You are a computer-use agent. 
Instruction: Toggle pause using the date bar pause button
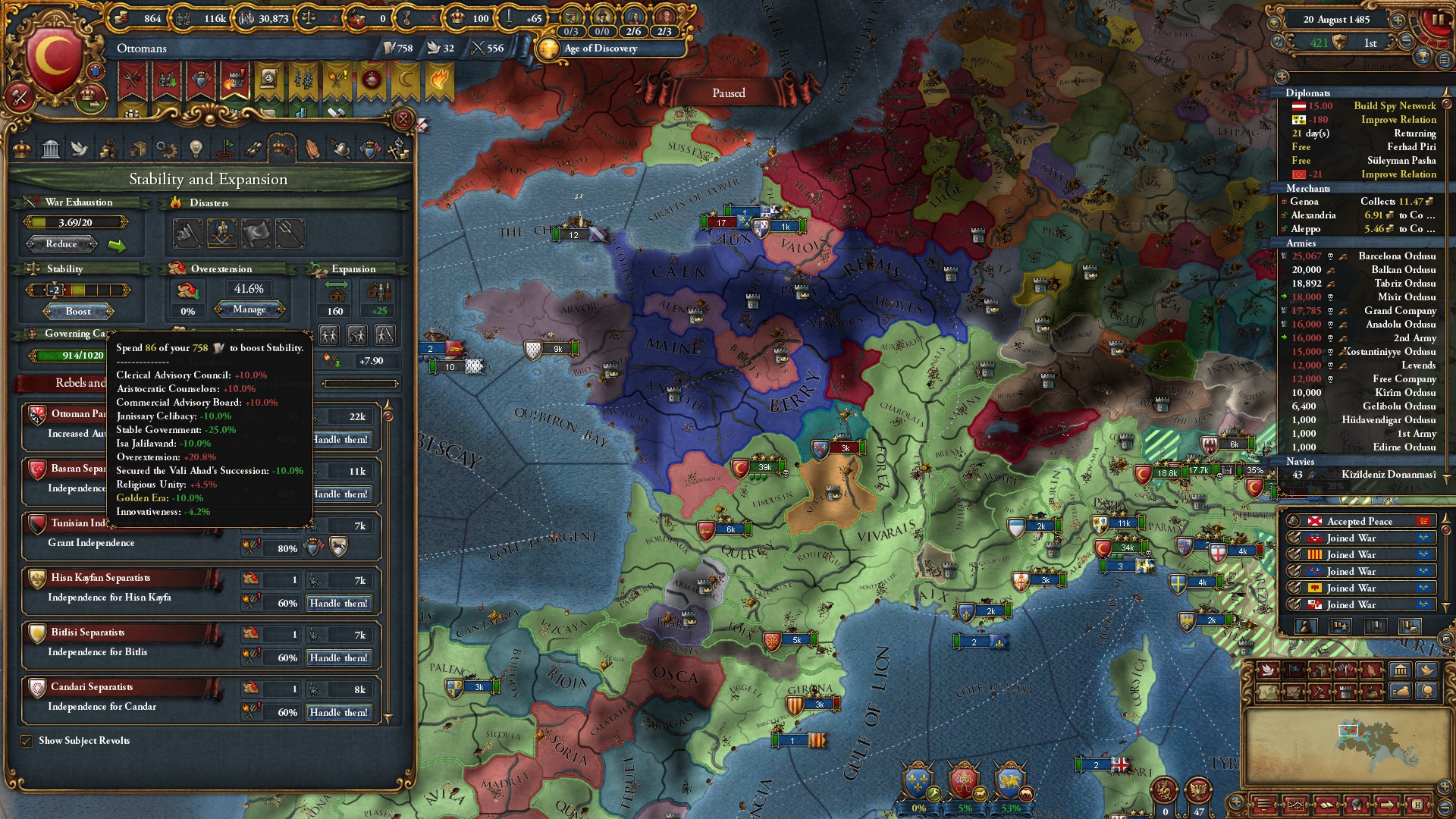coord(1436,20)
